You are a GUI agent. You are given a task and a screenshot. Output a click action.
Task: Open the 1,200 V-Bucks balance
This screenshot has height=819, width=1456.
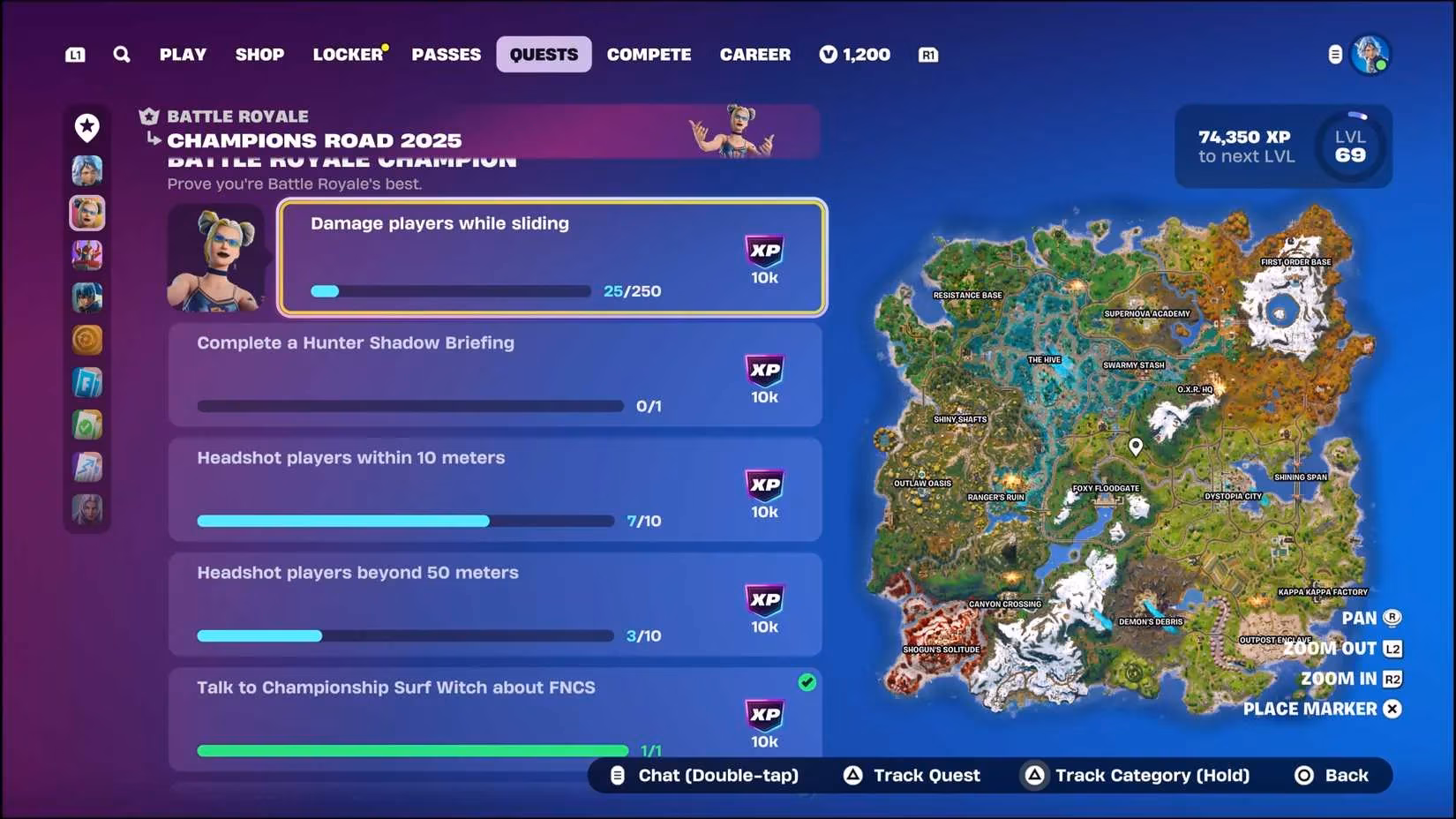click(854, 55)
